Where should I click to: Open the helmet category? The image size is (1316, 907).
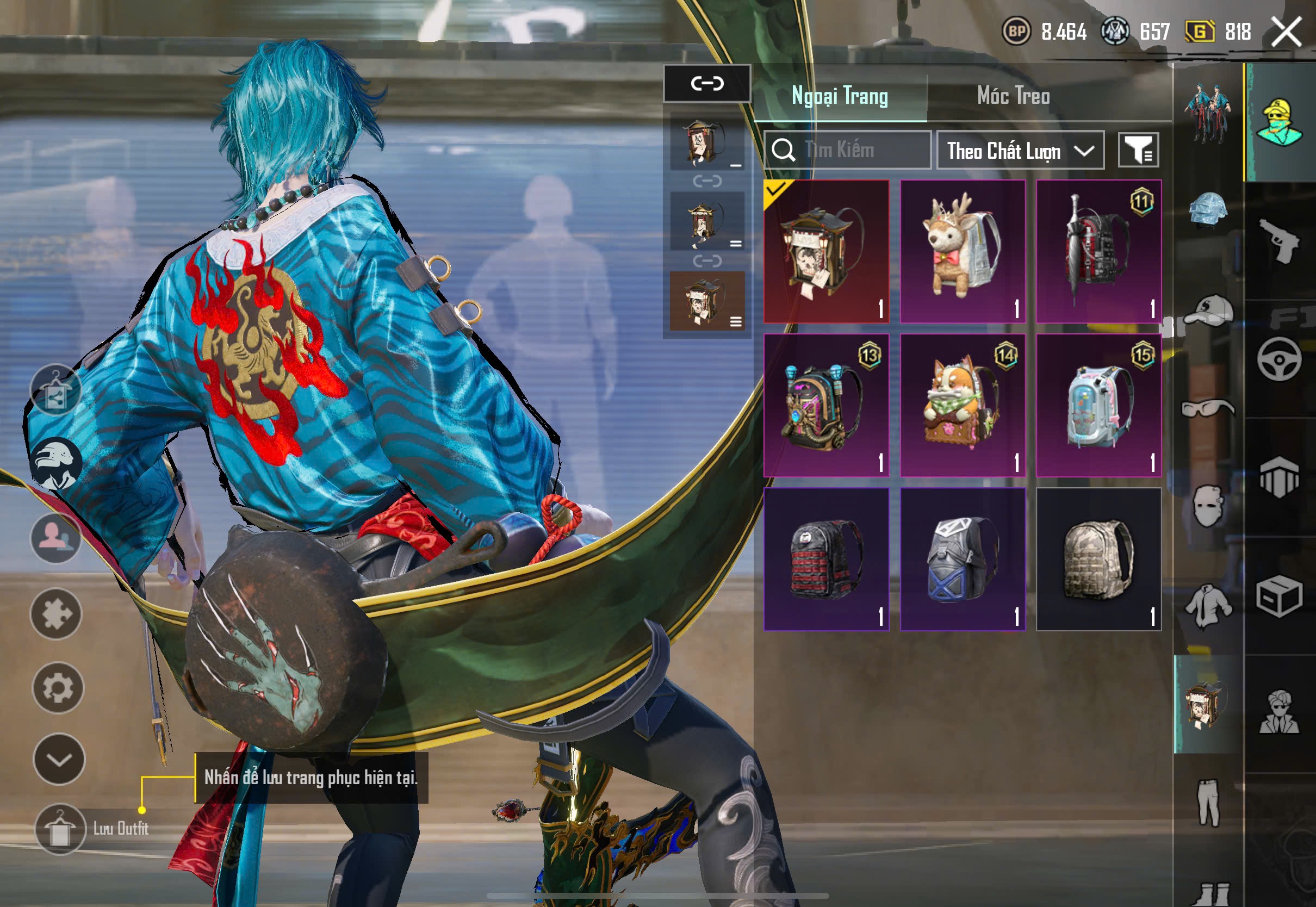tap(1208, 209)
